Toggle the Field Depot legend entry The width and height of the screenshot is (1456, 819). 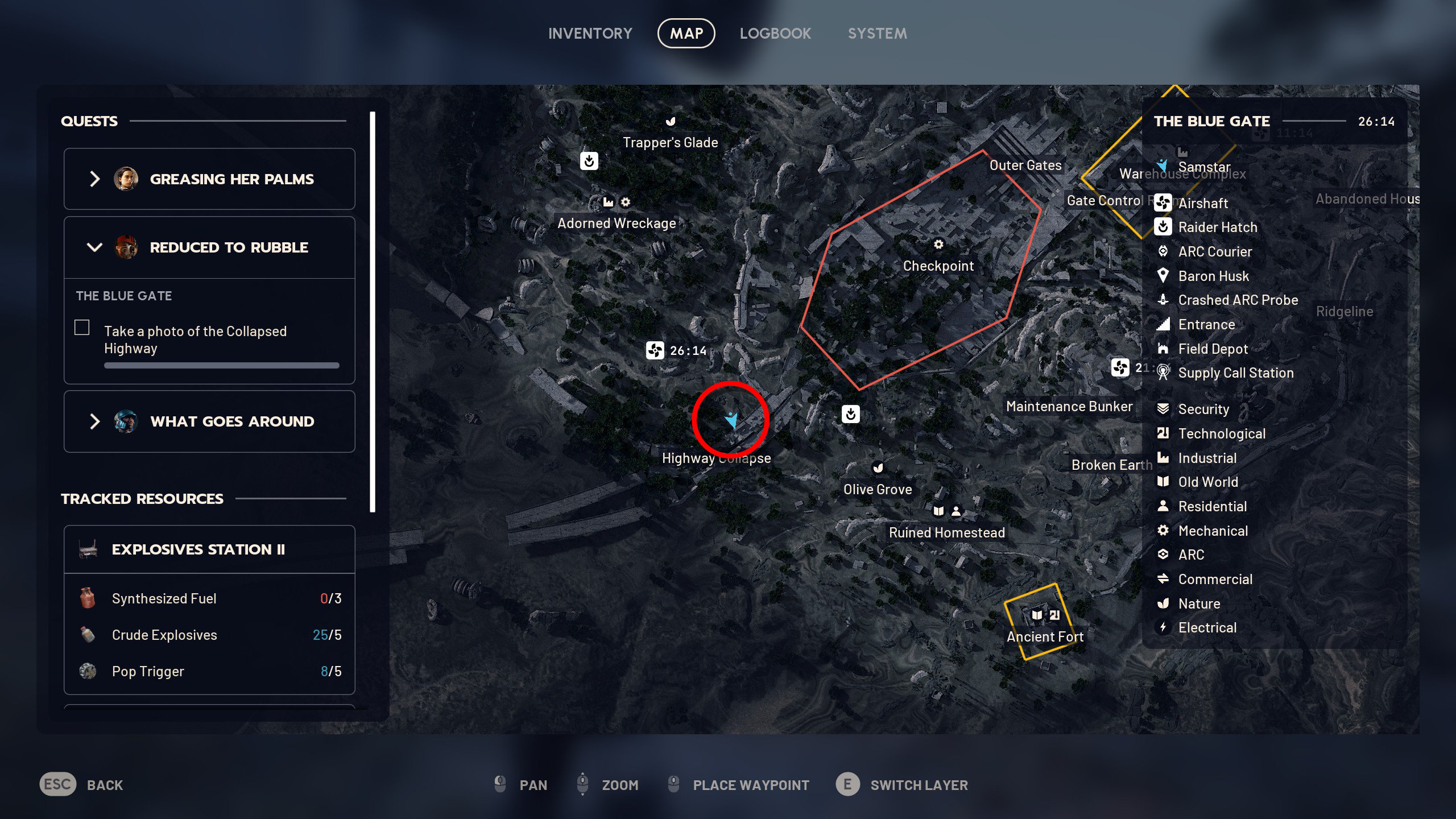[1213, 349]
